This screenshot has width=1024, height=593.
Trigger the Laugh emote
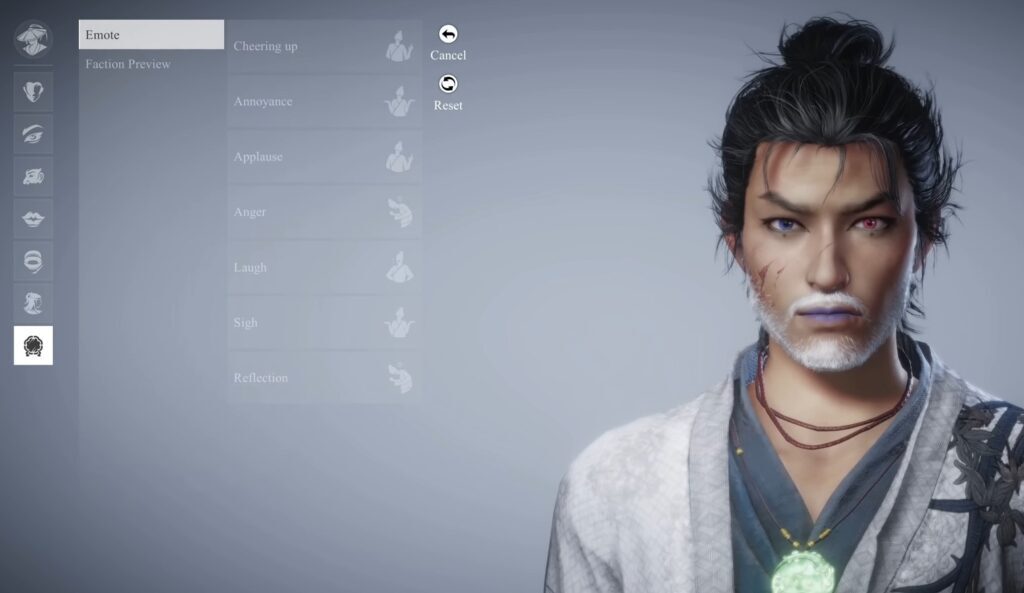pyautogui.click(x=324, y=267)
